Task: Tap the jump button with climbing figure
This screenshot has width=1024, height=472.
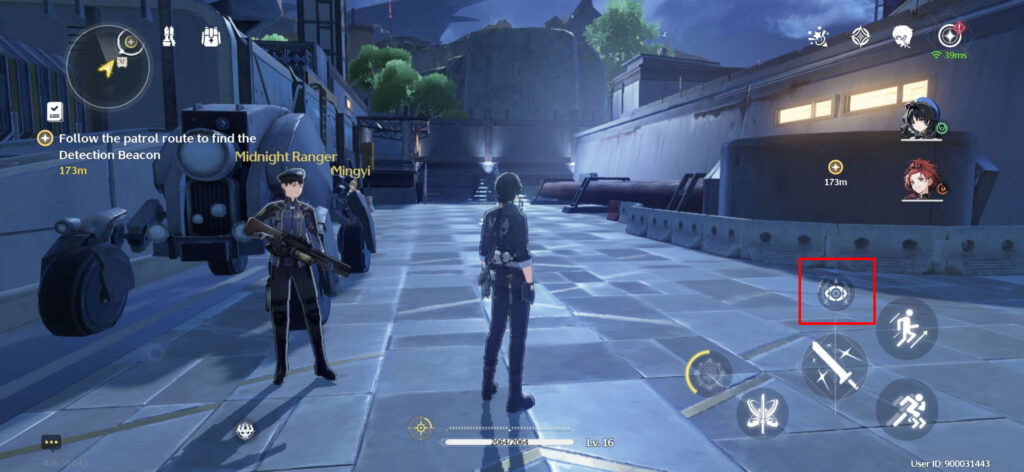Action: (906, 327)
